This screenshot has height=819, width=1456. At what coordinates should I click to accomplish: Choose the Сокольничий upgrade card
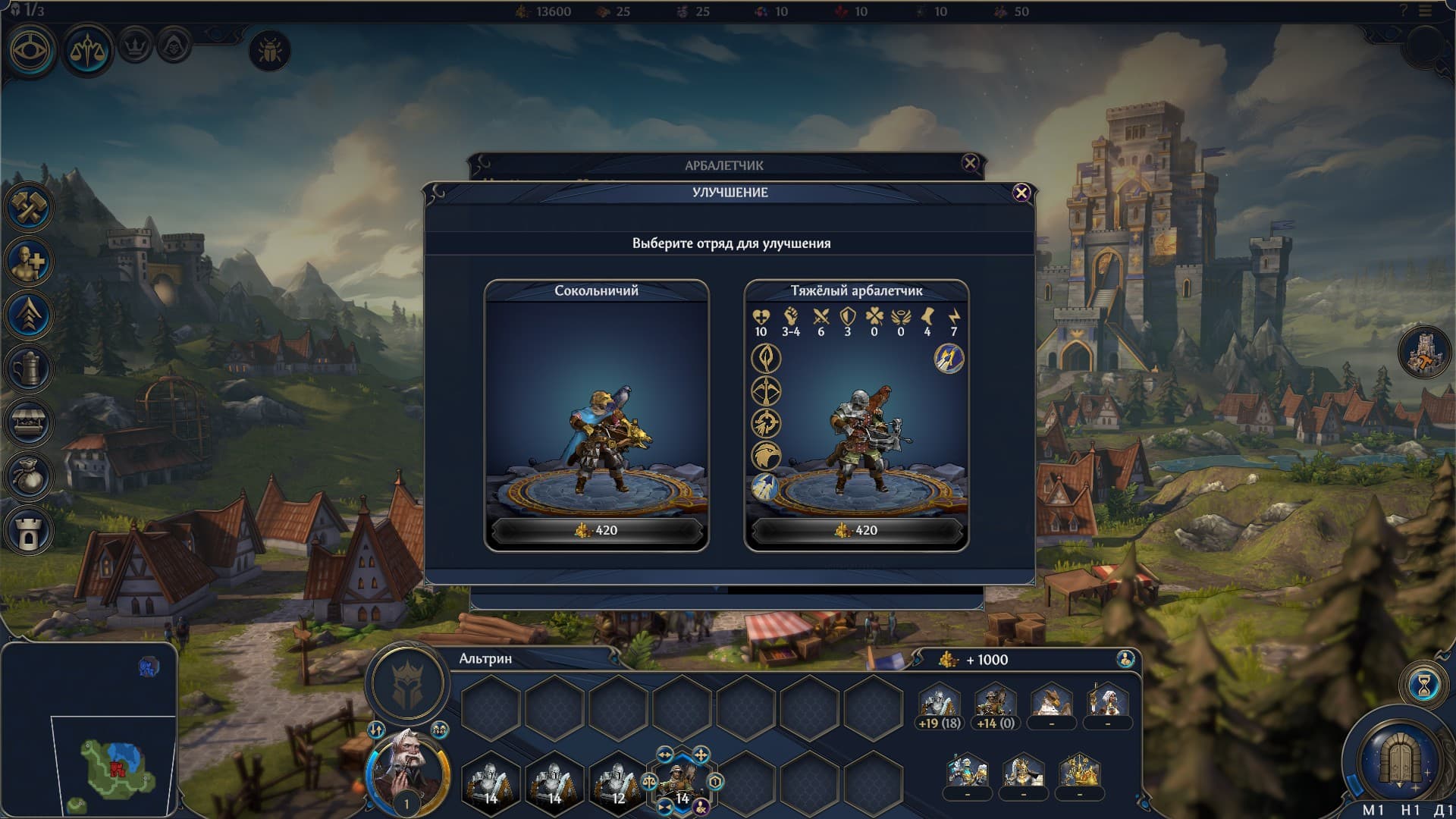coord(597,415)
